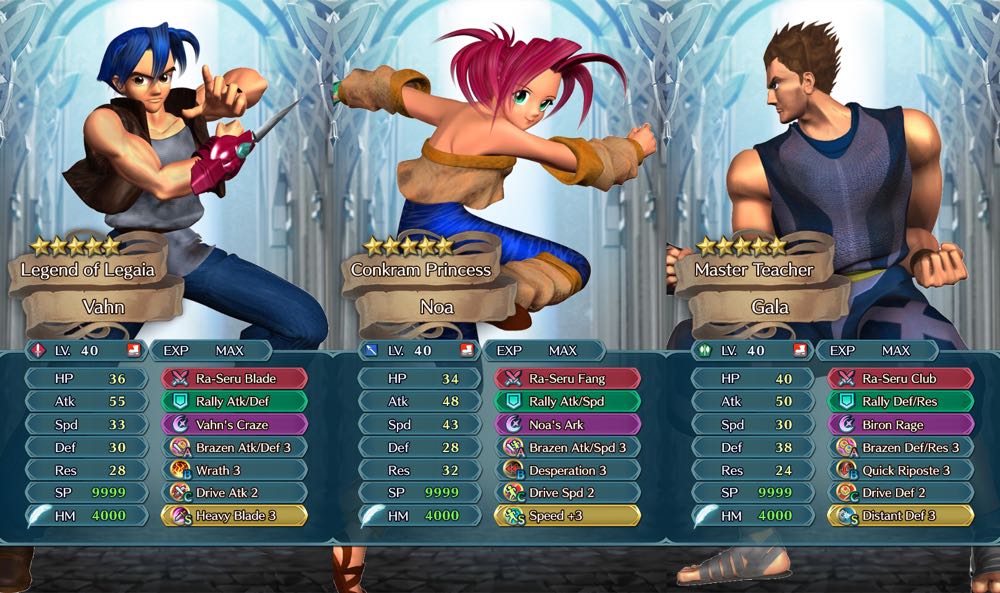Select the Drive Def 2 skill
Screen dimensions: 1000x593
click(901, 492)
